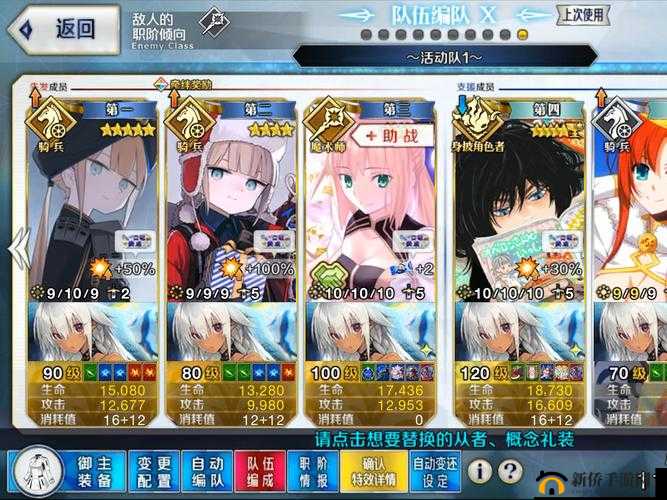Open 自动变还设定 settings

tap(435, 472)
